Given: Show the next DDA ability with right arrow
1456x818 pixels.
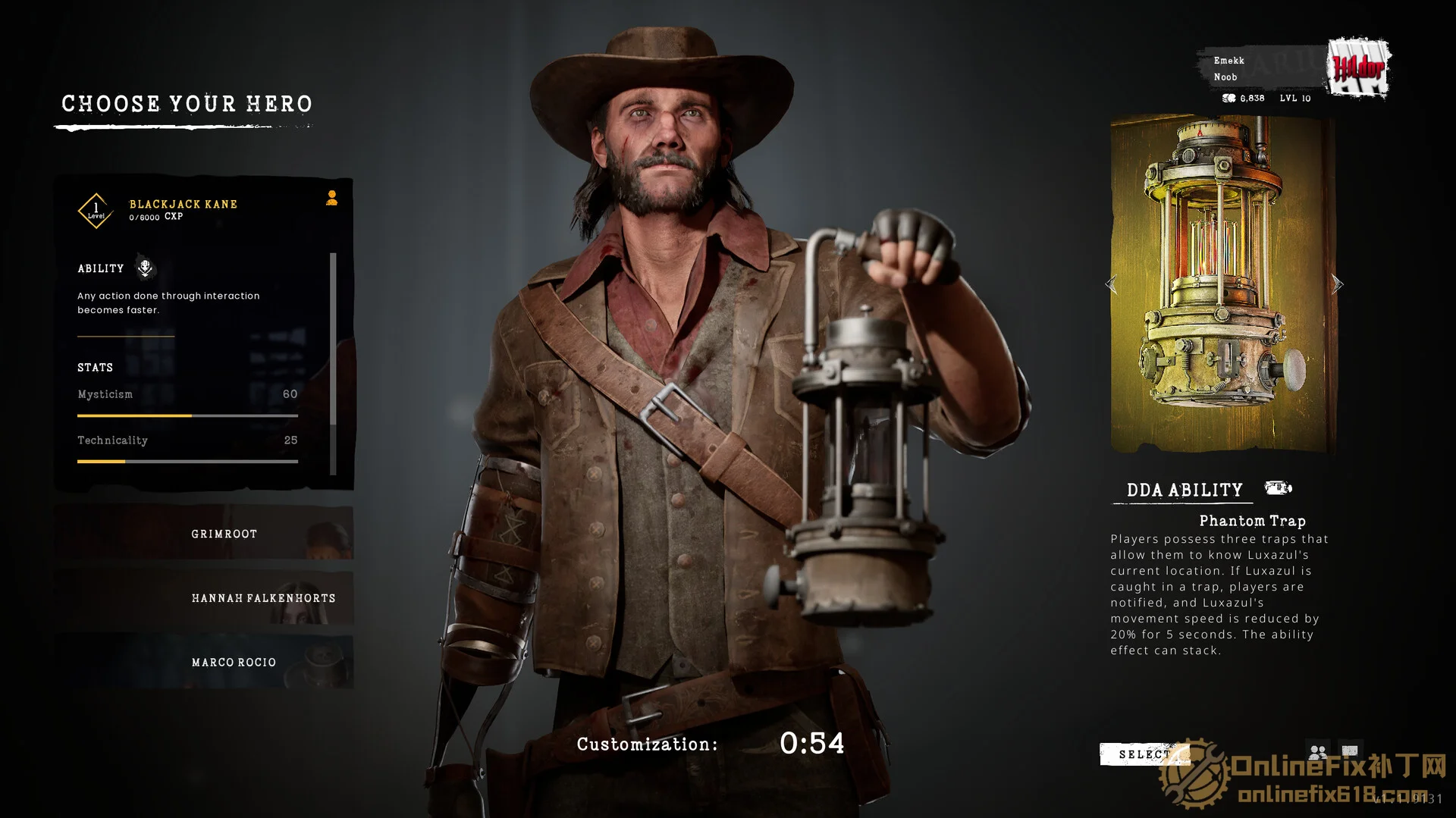Looking at the screenshot, I should tap(1337, 285).
